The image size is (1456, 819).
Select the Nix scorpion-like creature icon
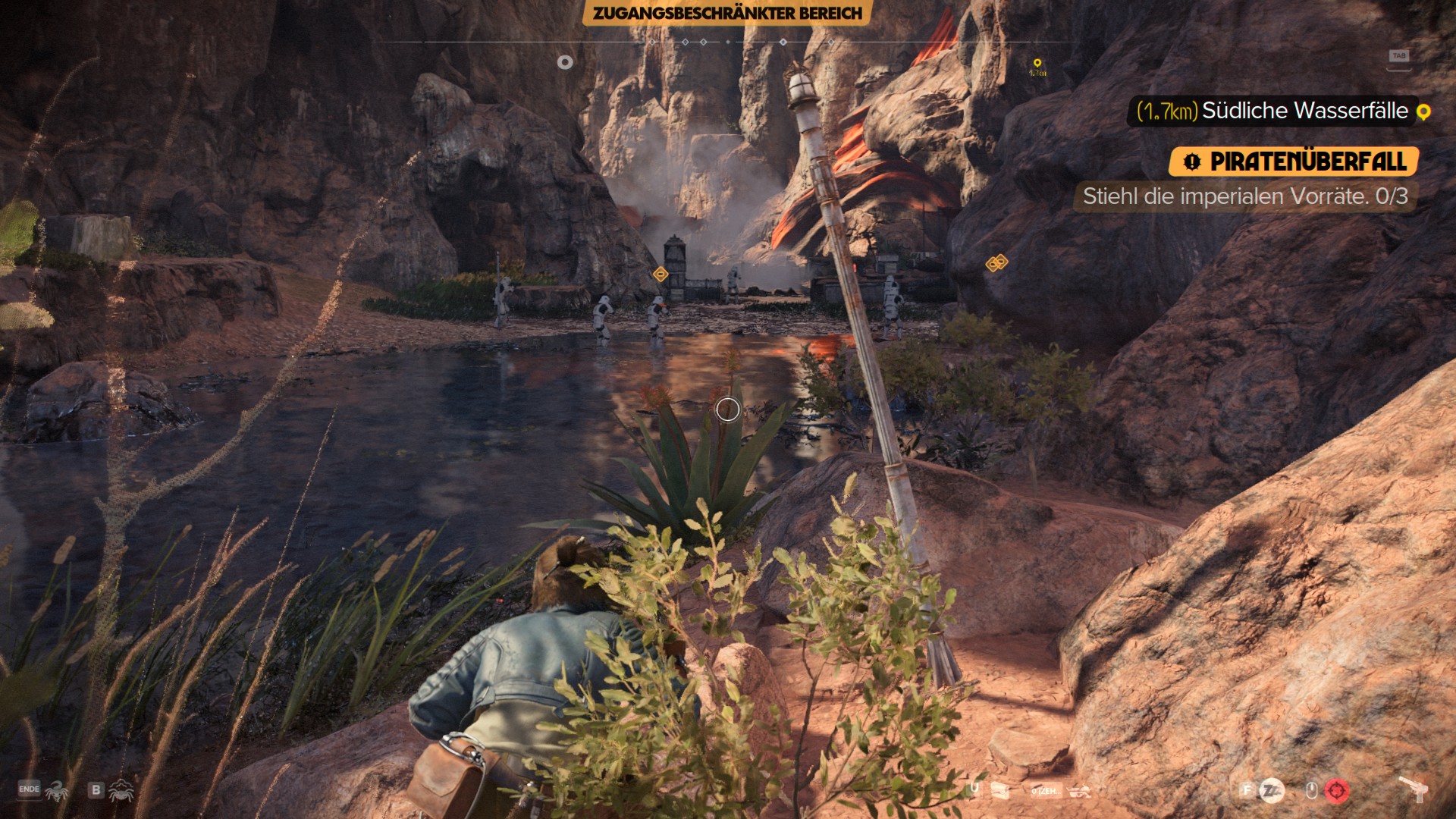click(57, 791)
